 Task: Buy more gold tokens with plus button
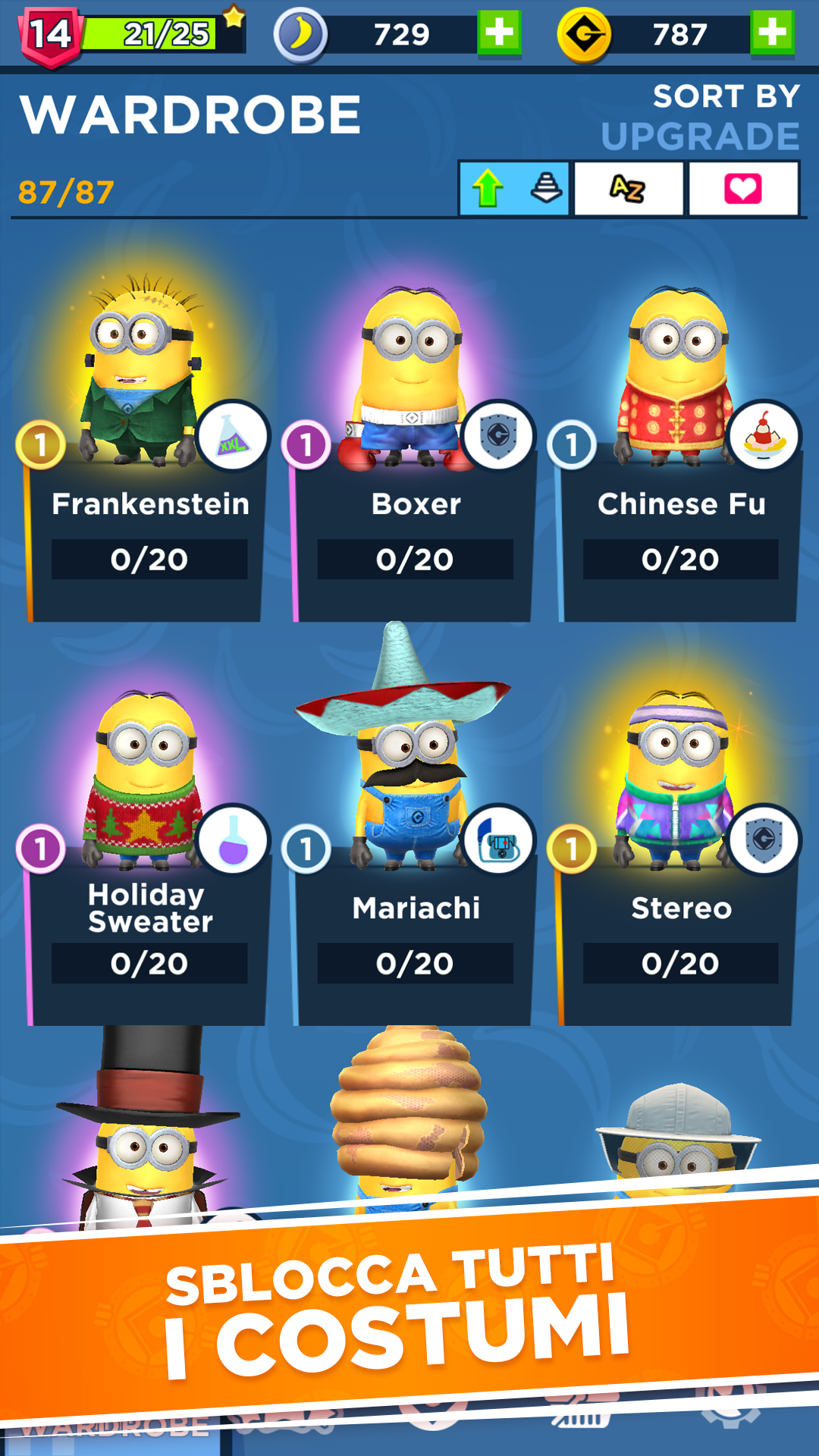[x=772, y=33]
